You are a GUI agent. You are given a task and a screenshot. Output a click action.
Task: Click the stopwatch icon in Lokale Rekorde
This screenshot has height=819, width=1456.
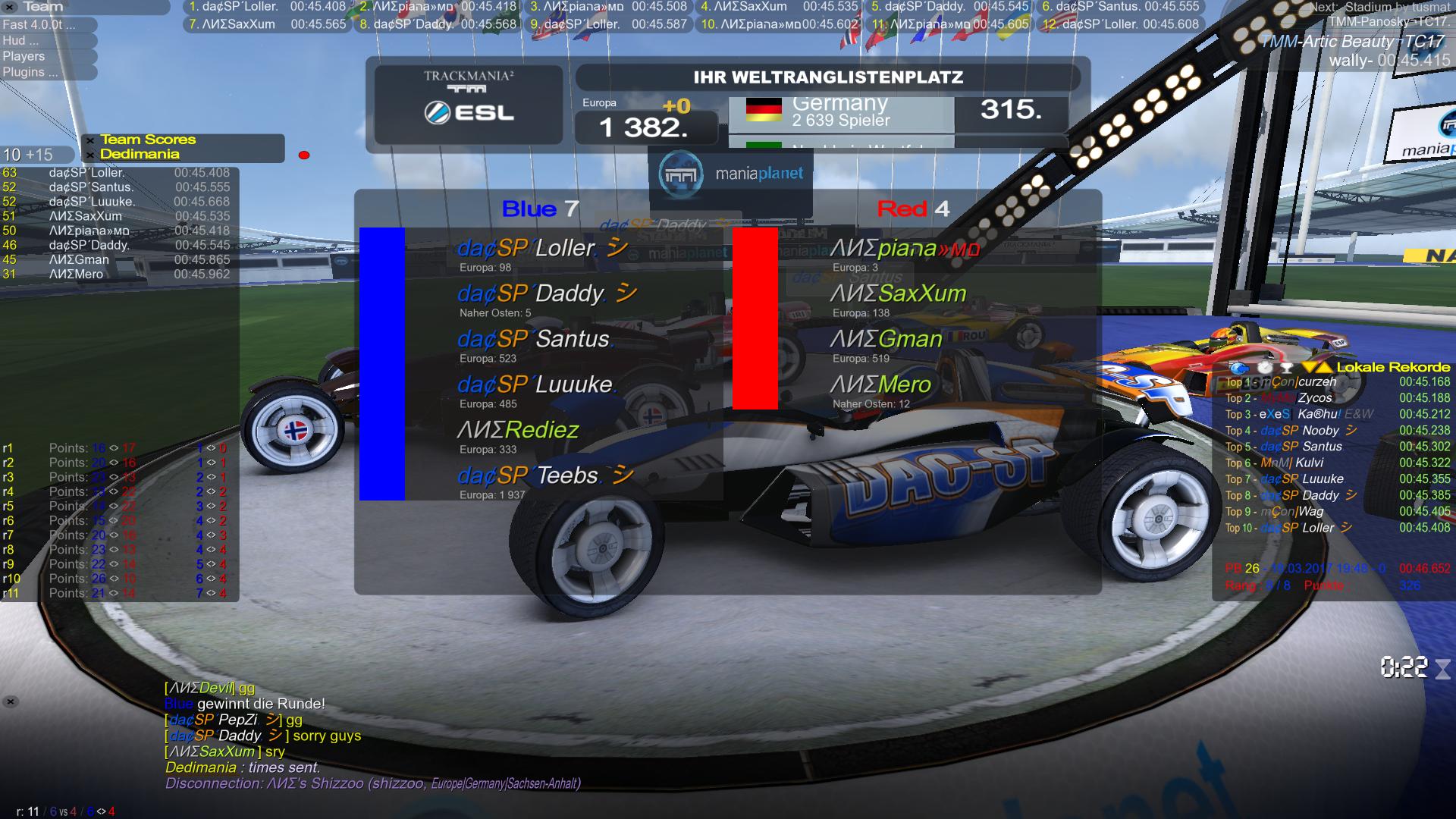[1265, 368]
